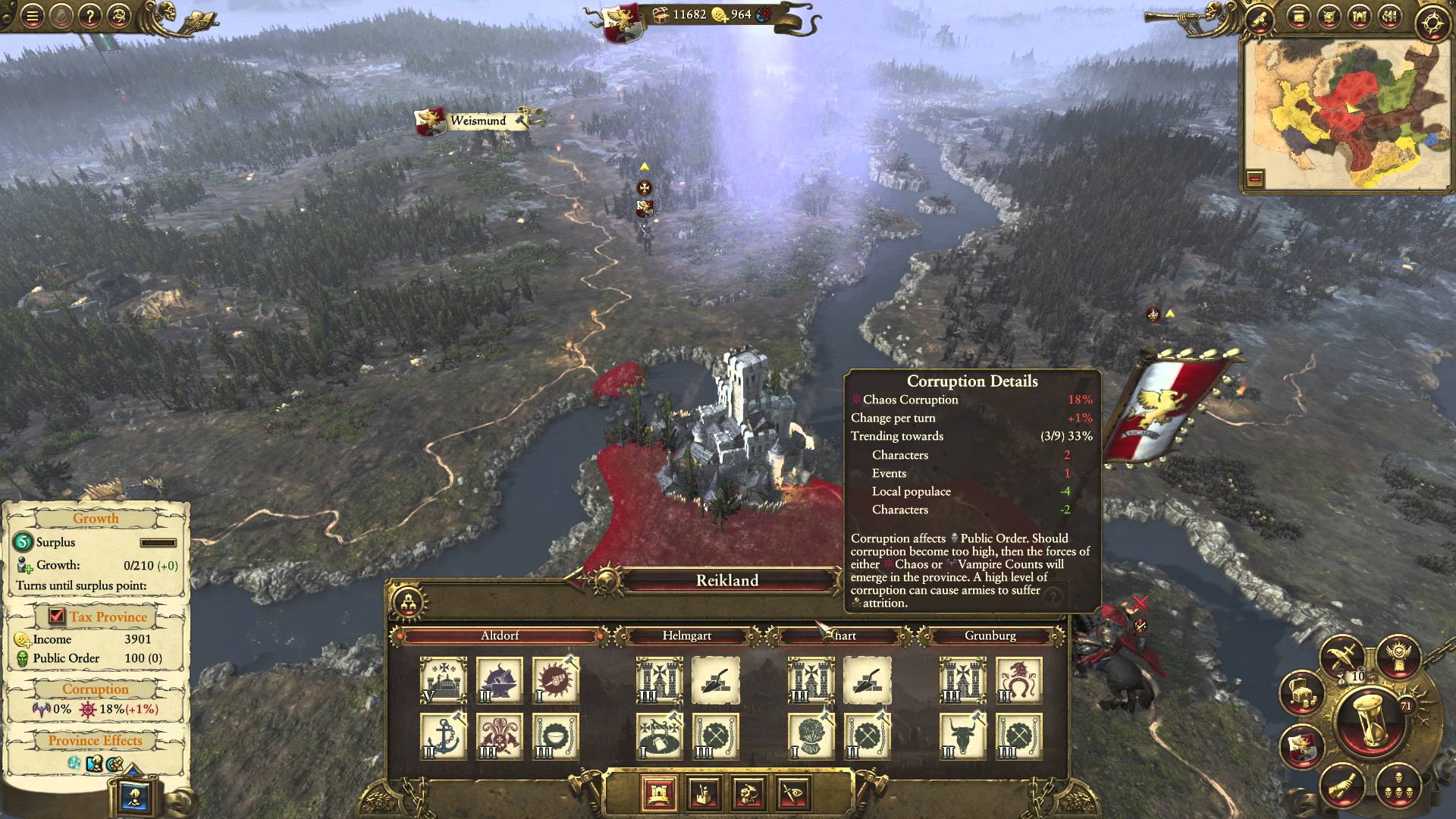
Task: Select Altdorf's main settlement building icon
Action: tap(443, 680)
